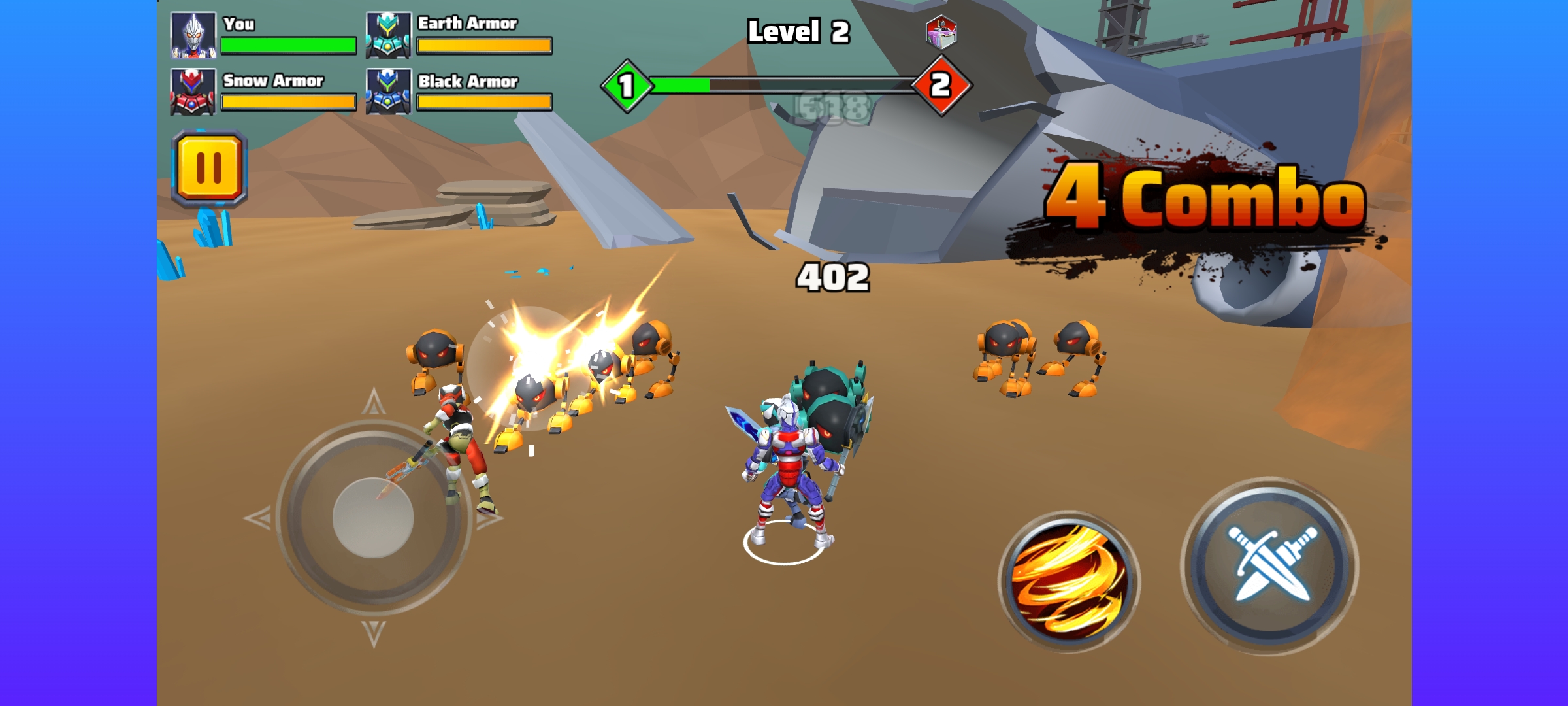
Task: Click your own hero portrait
Action: [x=193, y=35]
